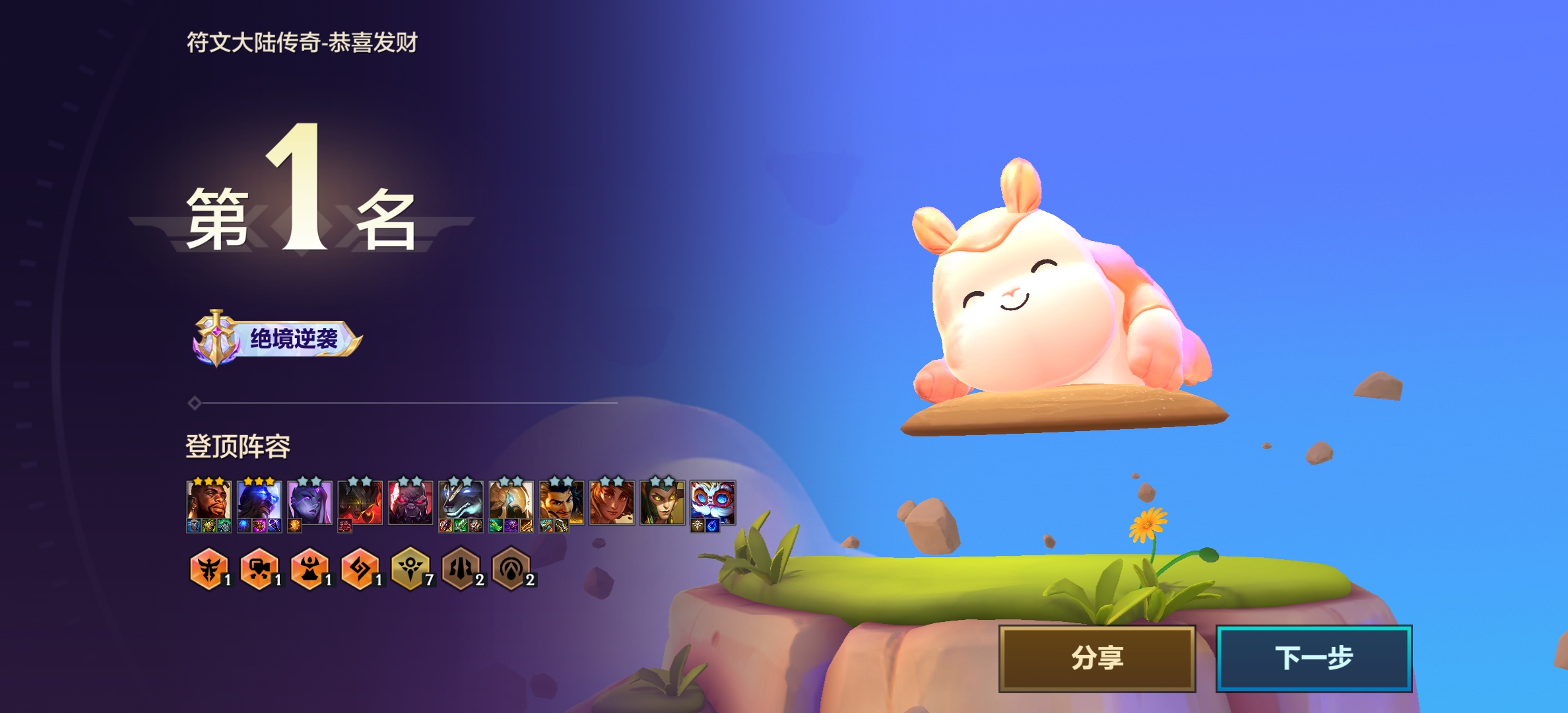
Task: Inspect the Cassiopeia champion portrait
Action: tap(662, 502)
